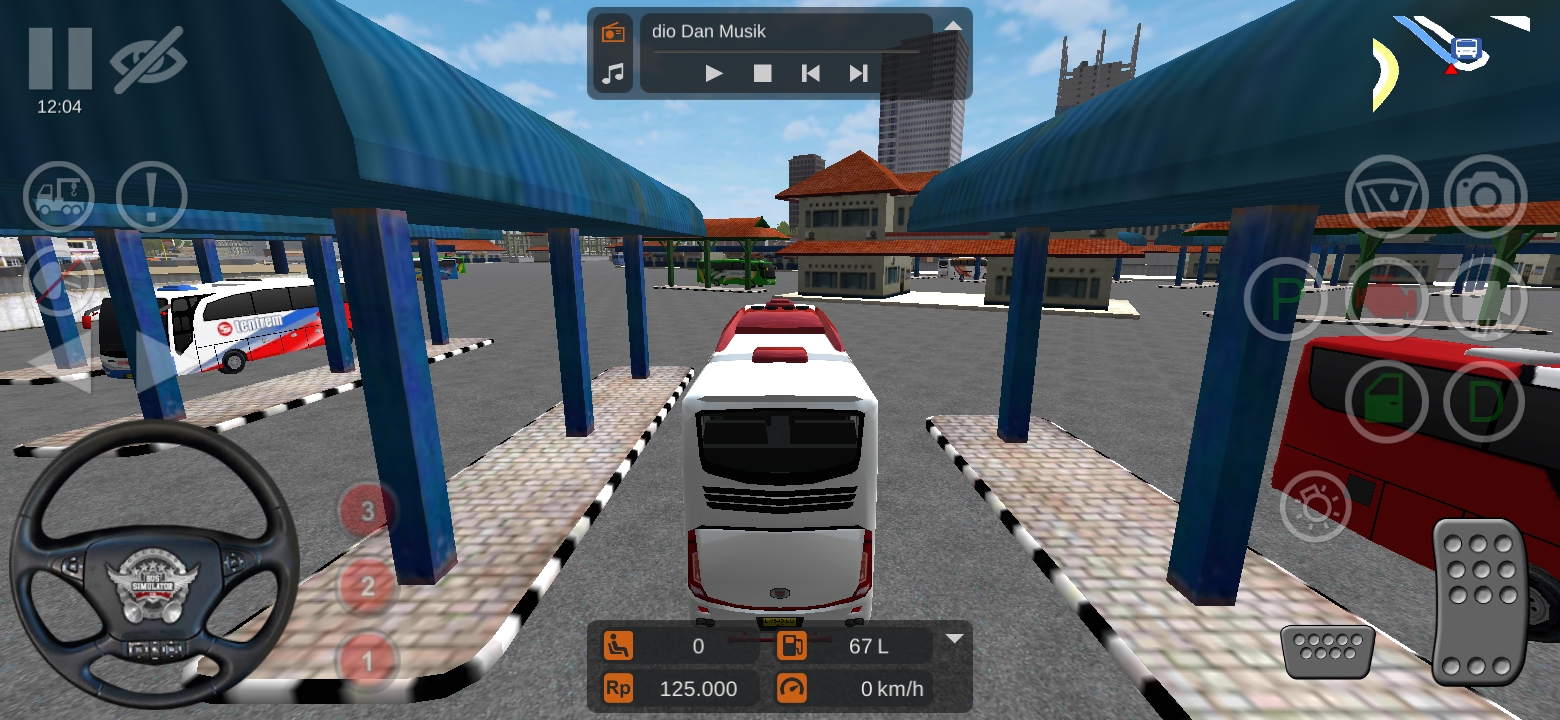The image size is (1560, 720).
Task: Tap the exclamation warning icon
Action: click(x=151, y=196)
